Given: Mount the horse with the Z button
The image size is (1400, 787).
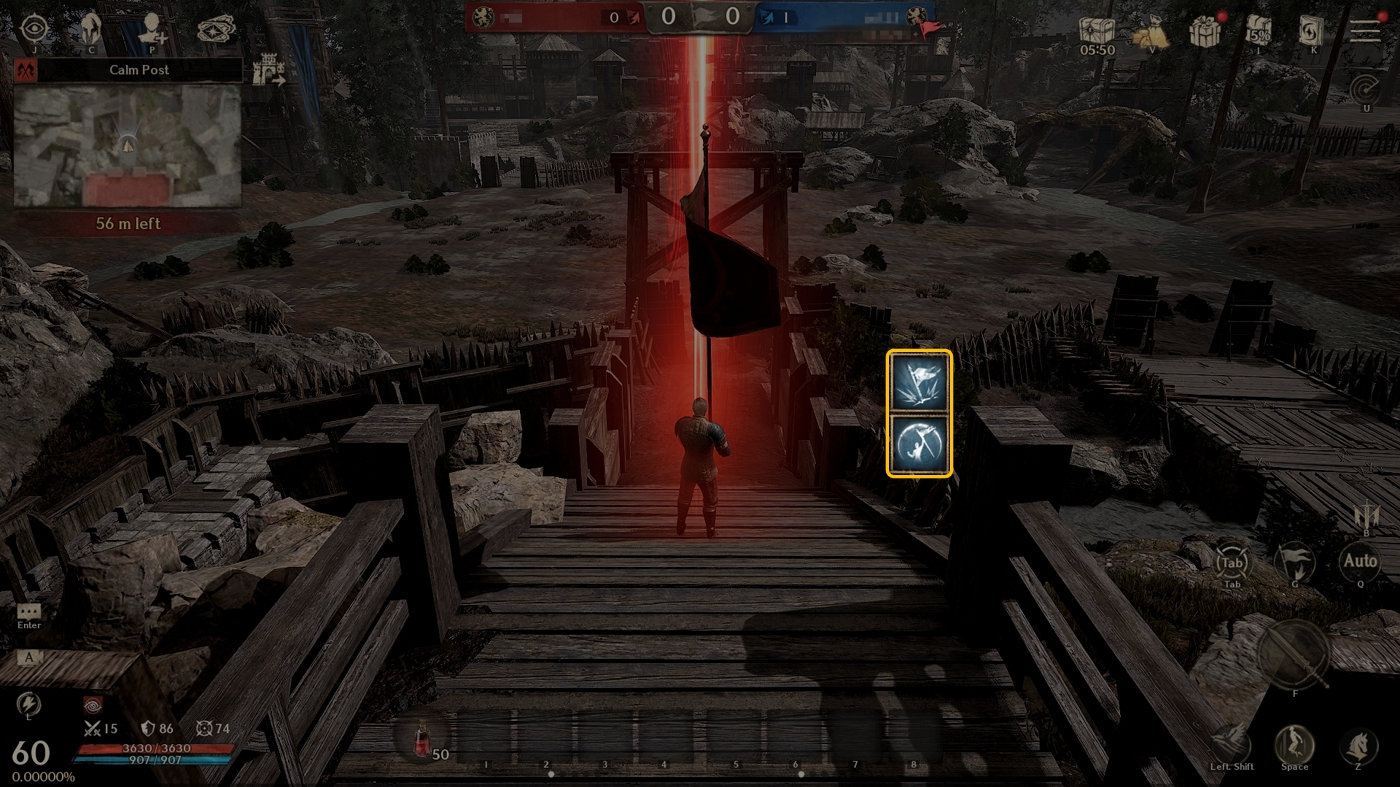Looking at the screenshot, I should [x=1357, y=745].
